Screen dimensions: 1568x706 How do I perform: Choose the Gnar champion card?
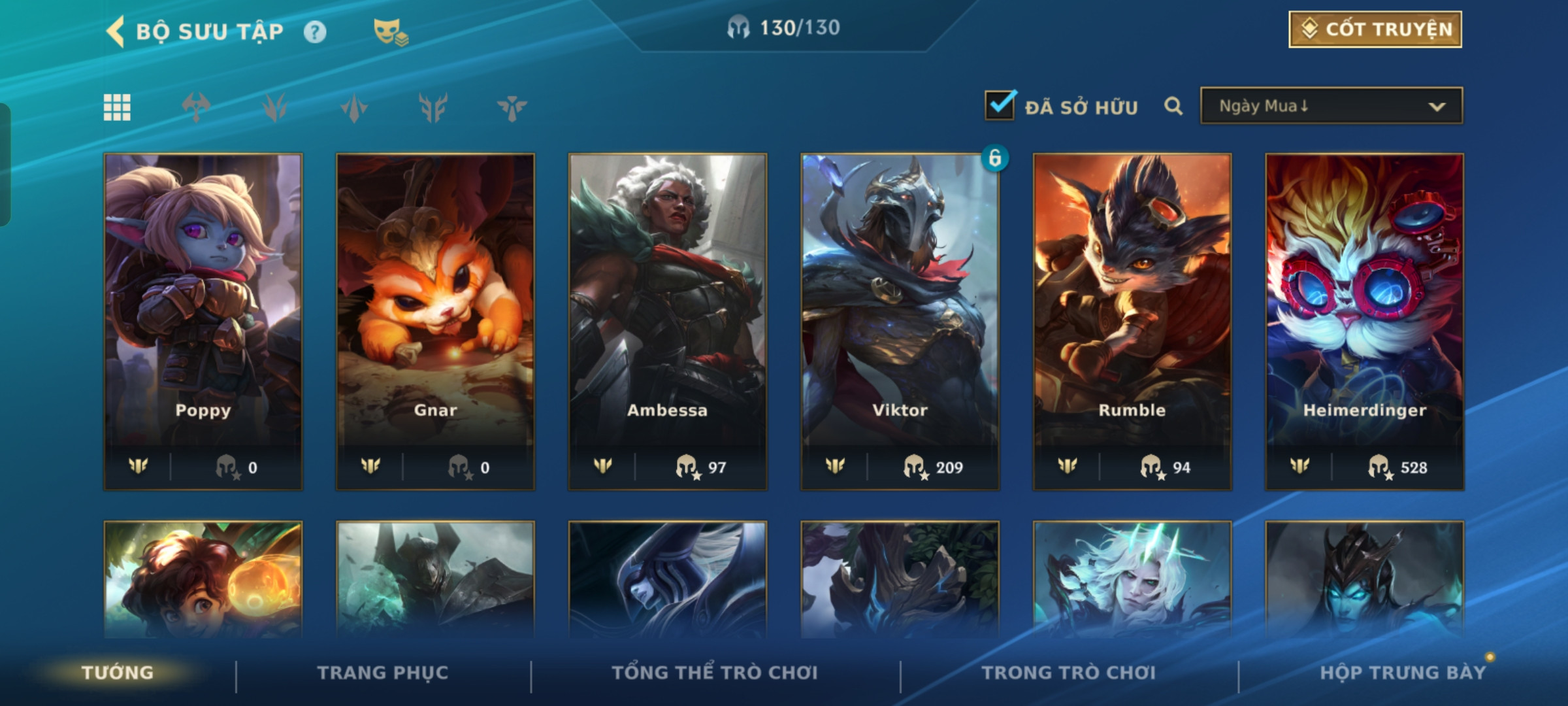[435, 321]
